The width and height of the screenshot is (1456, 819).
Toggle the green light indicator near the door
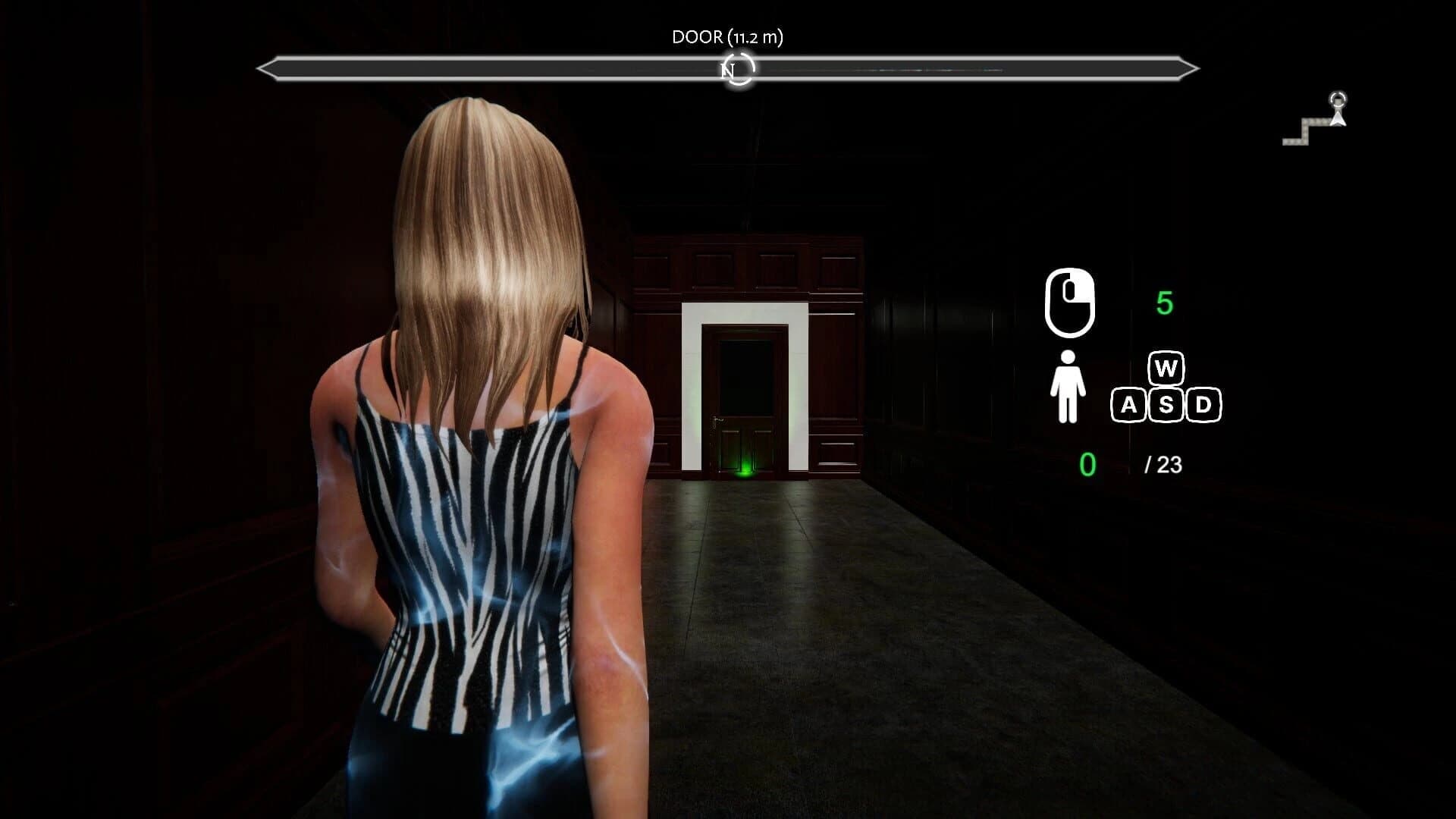(x=745, y=470)
